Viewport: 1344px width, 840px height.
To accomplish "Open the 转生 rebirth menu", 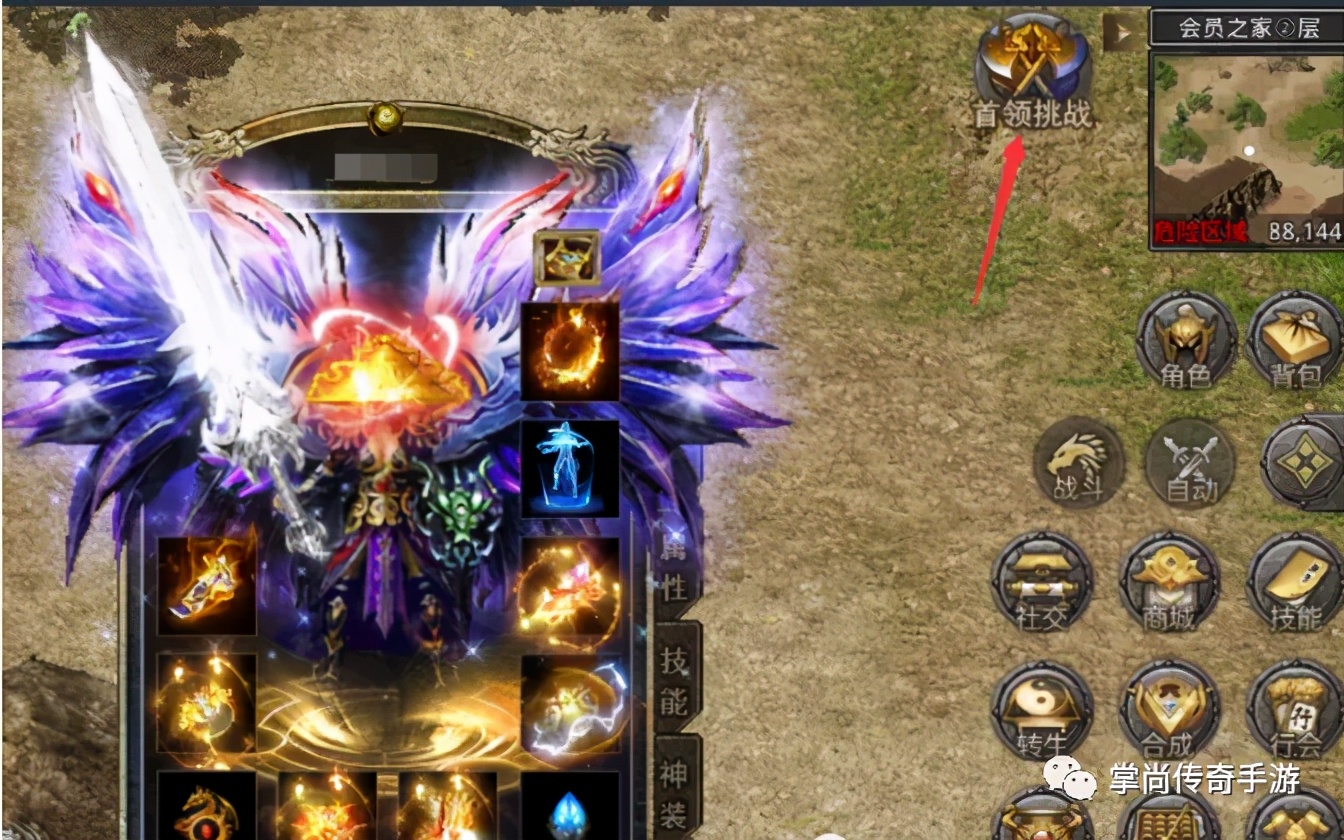I will 1042,709.
